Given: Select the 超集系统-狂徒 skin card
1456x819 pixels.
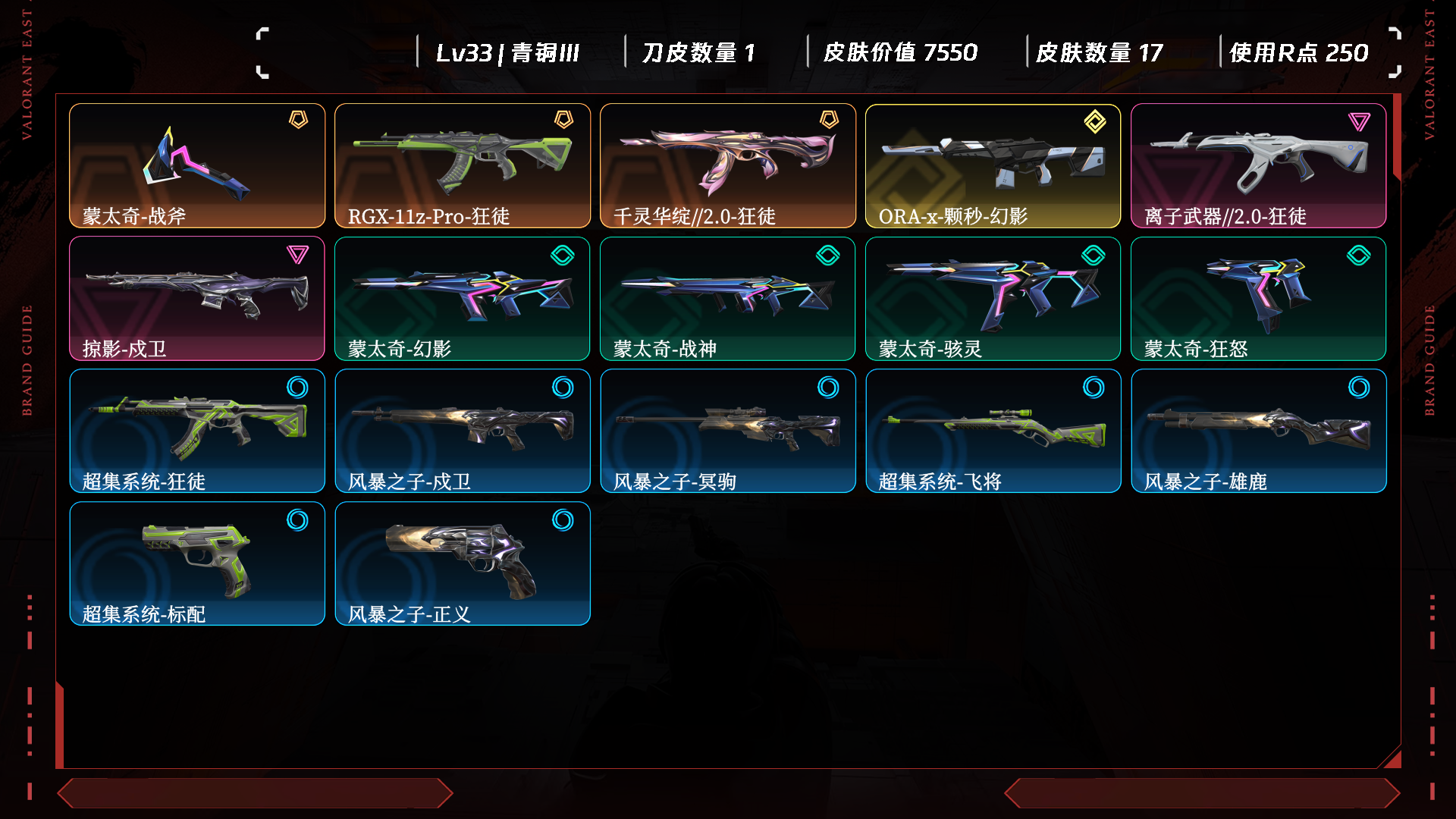Looking at the screenshot, I should pyautogui.click(x=197, y=431).
